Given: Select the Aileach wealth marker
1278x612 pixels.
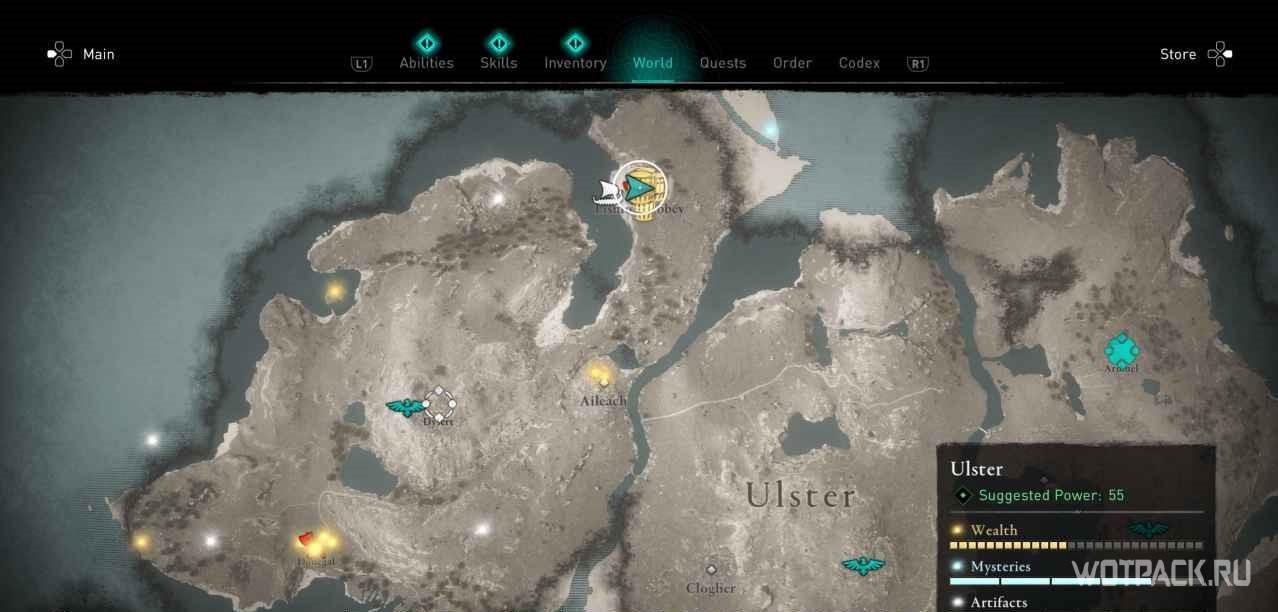Looking at the screenshot, I should (x=599, y=375).
